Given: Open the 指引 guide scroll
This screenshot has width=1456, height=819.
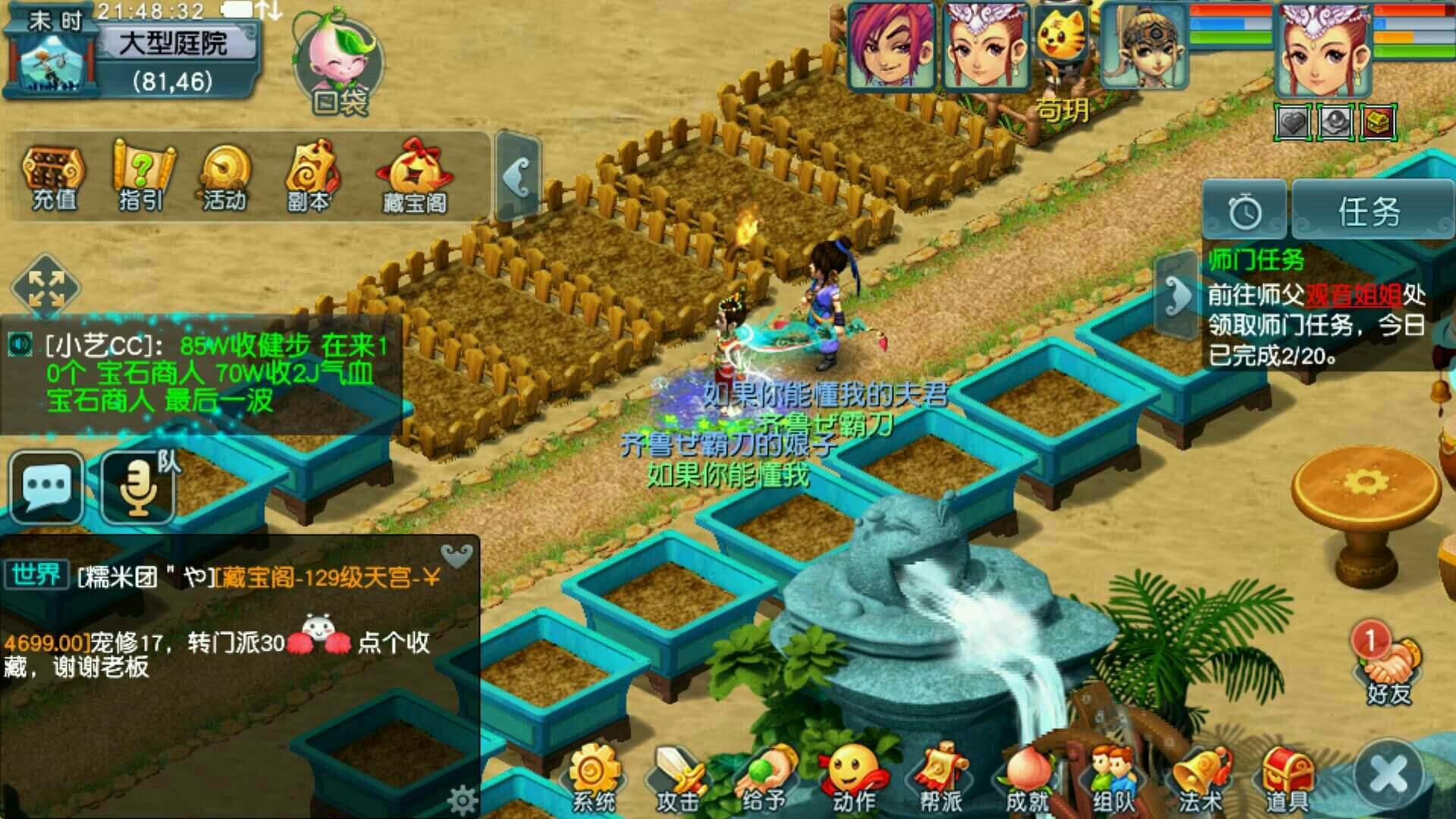Looking at the screenshot, I should coord(142,176).
